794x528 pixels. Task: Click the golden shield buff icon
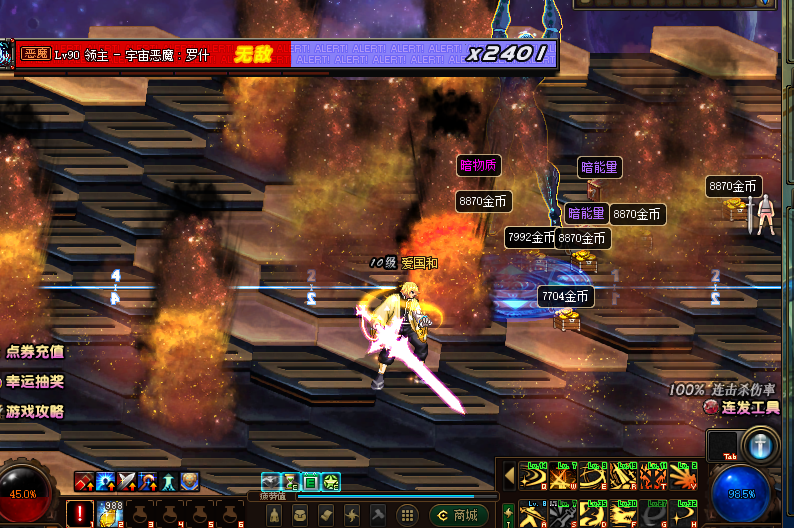(191, 481)
